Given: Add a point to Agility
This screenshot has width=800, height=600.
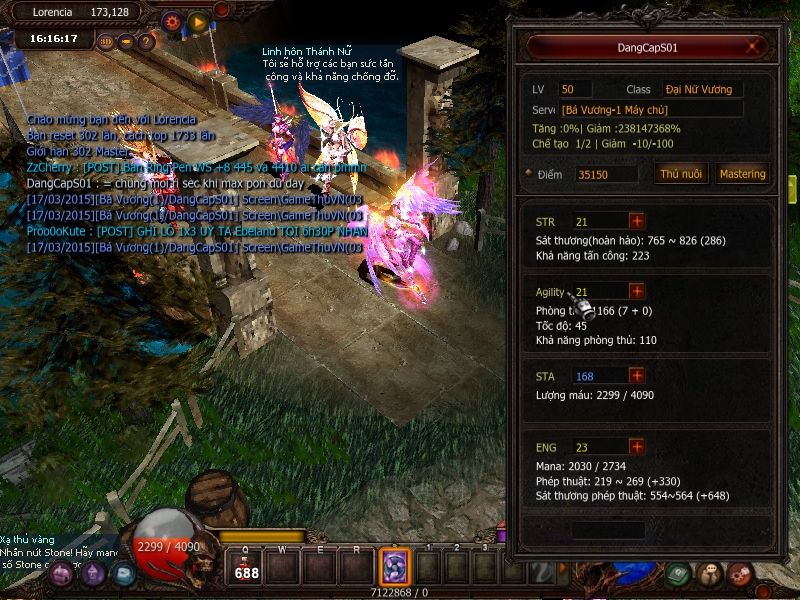Looking at the screenshot, I should [x=636, y=291].
